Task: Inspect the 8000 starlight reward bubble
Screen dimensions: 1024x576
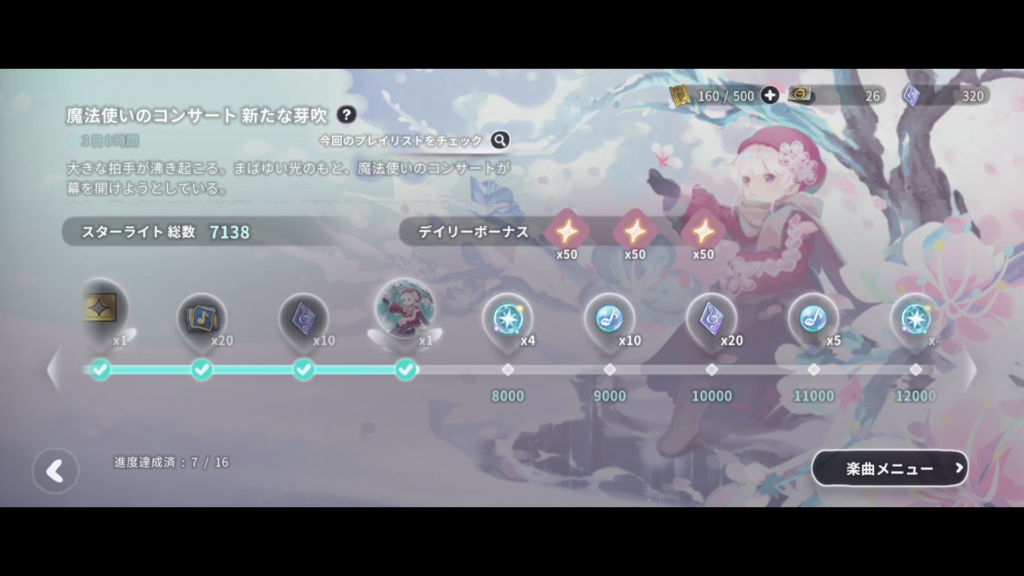Action: click(507, 319)
